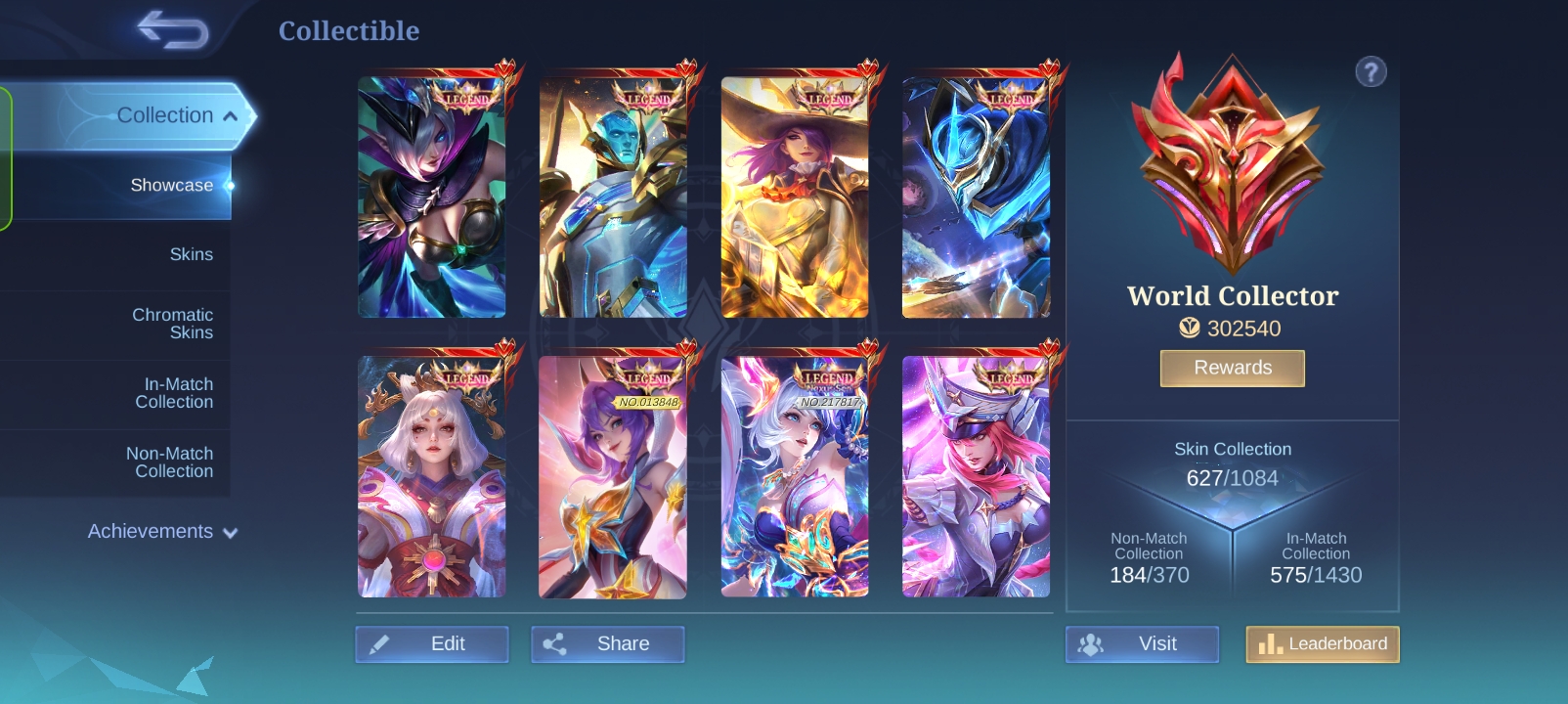Viewport: 1568px width, 704px height.
Task: Switch to Chromatic Skins
Action: click(172, 324)
